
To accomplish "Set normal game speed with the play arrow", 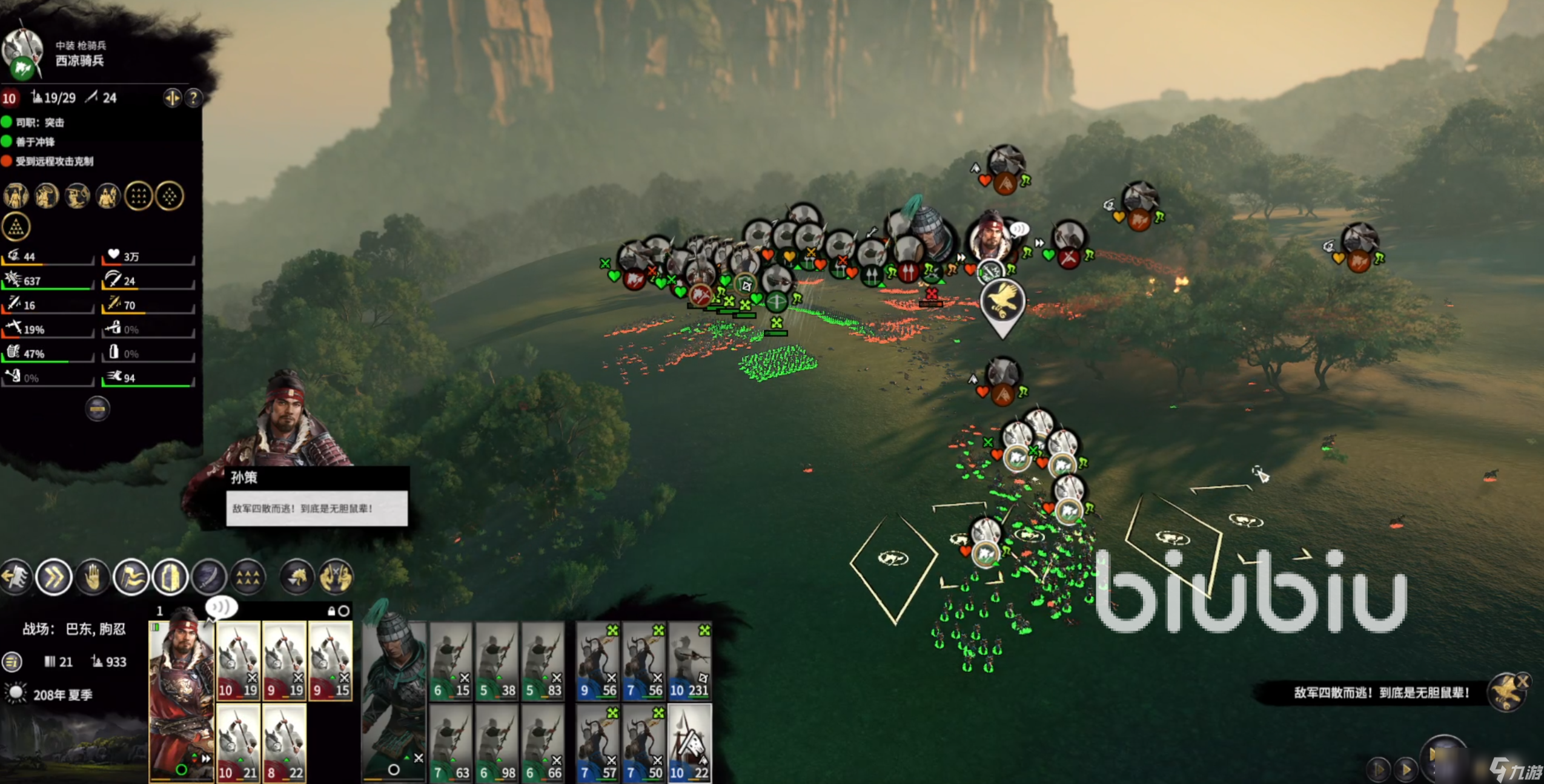I will pyautogui.click(x=1406, y=769).
